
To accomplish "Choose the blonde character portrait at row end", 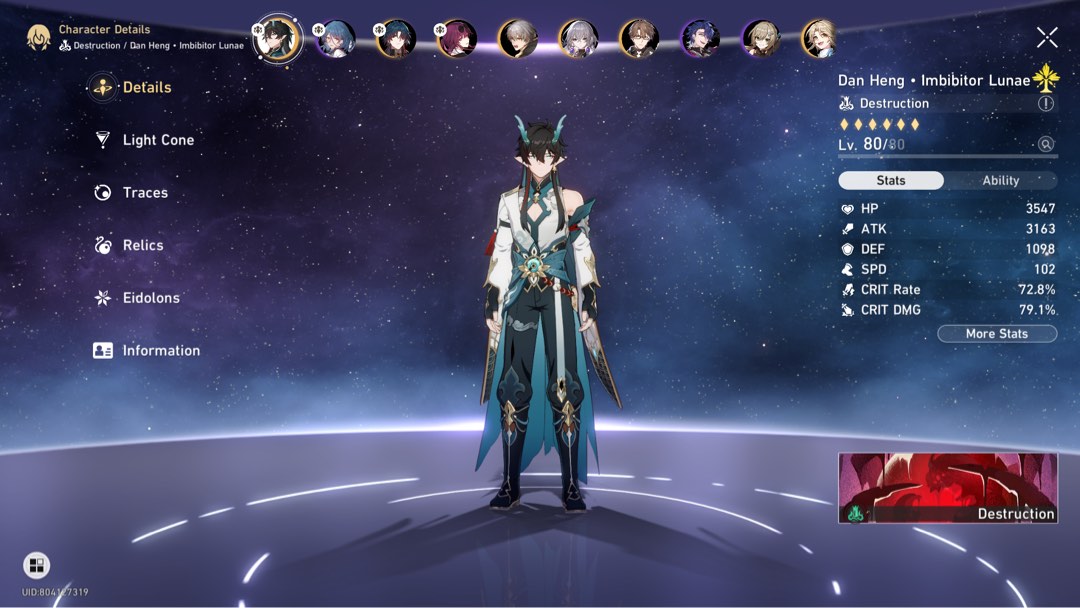I will pos(820,39).
